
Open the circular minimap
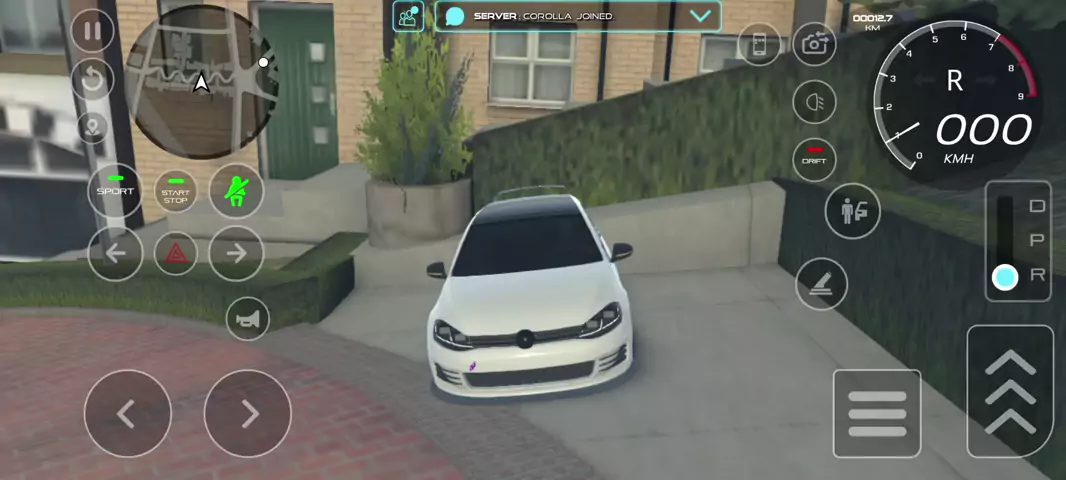coord(201,83)
